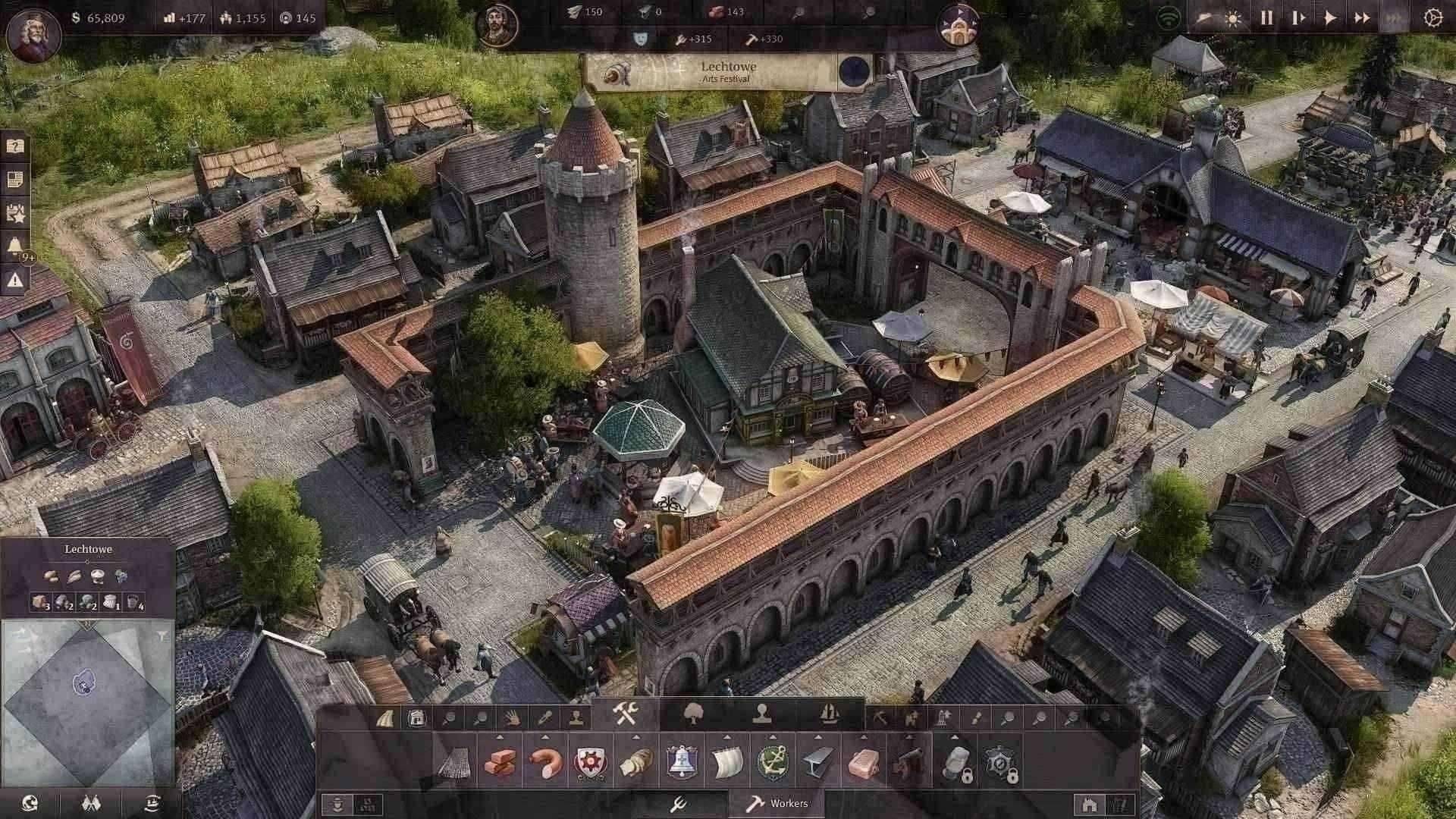Choose the steel beam production building
1456x819 pixels.
point(817,763)
